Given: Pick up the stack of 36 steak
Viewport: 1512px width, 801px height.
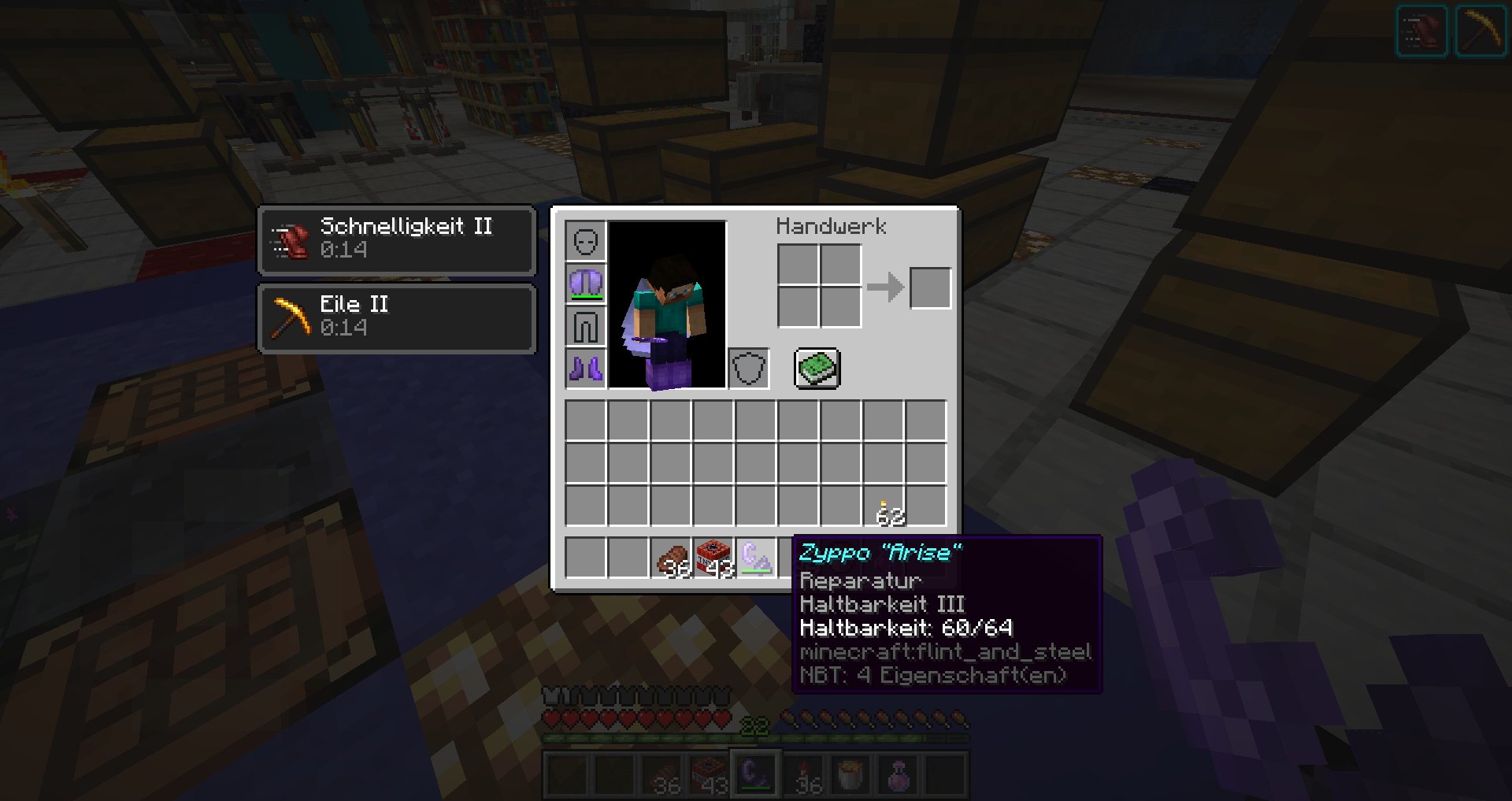Looking at the screenshot, I should pos(671,558).
